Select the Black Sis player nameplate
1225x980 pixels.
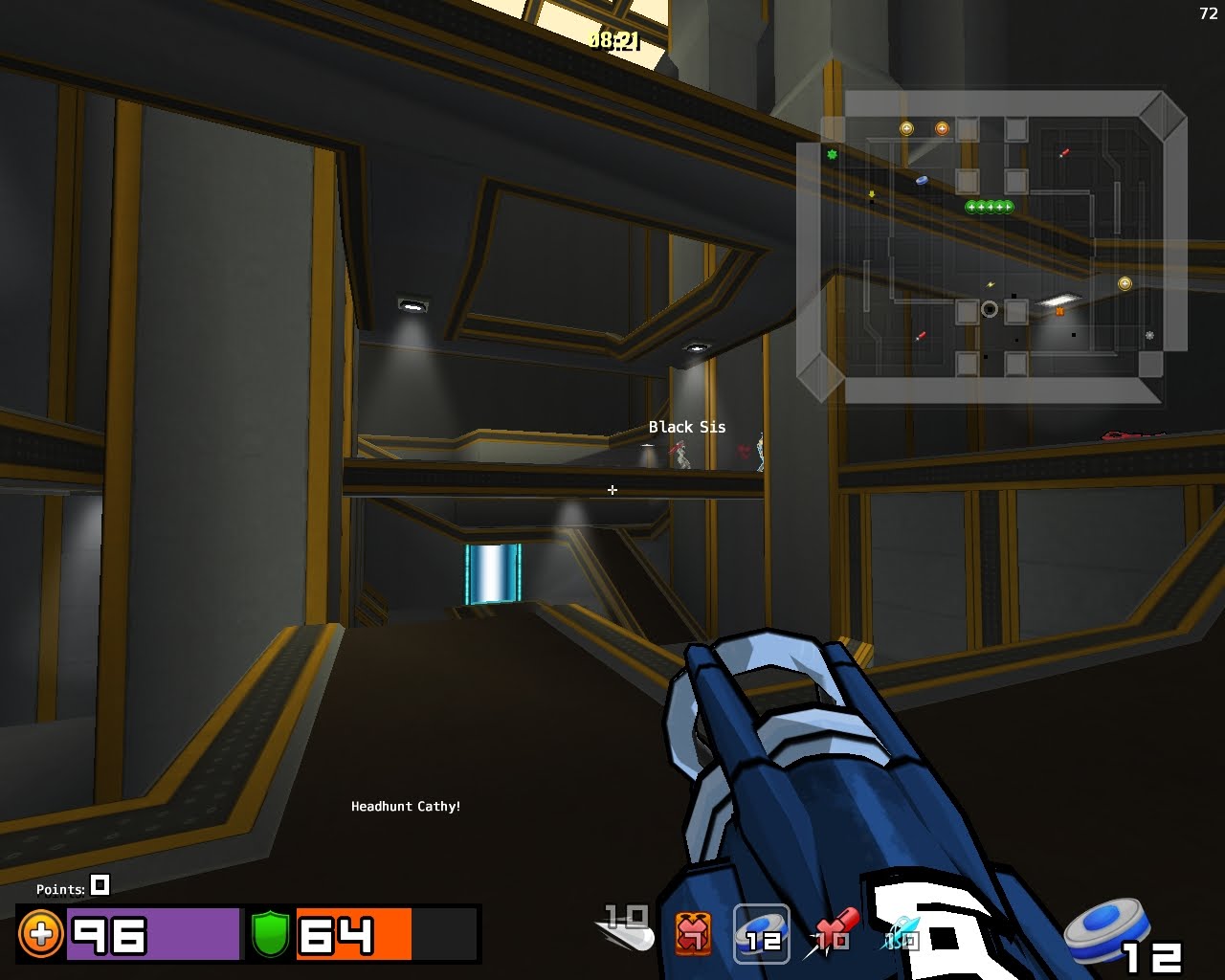pos(687,427)
